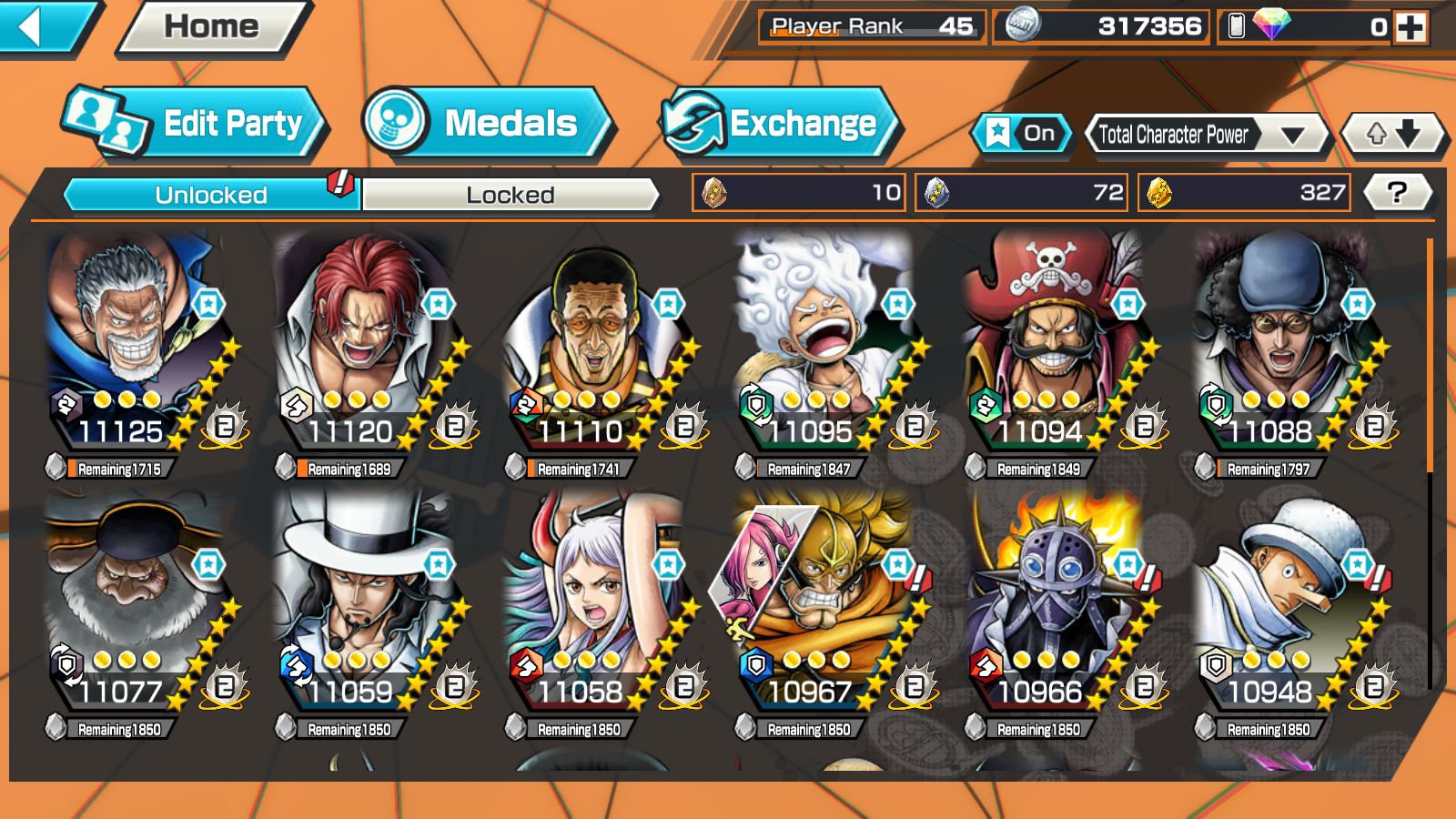Open the Total Character Power sort dropdown
Image resolution: width=1456 pixels, height=819 pixels.
(1208, 135)
